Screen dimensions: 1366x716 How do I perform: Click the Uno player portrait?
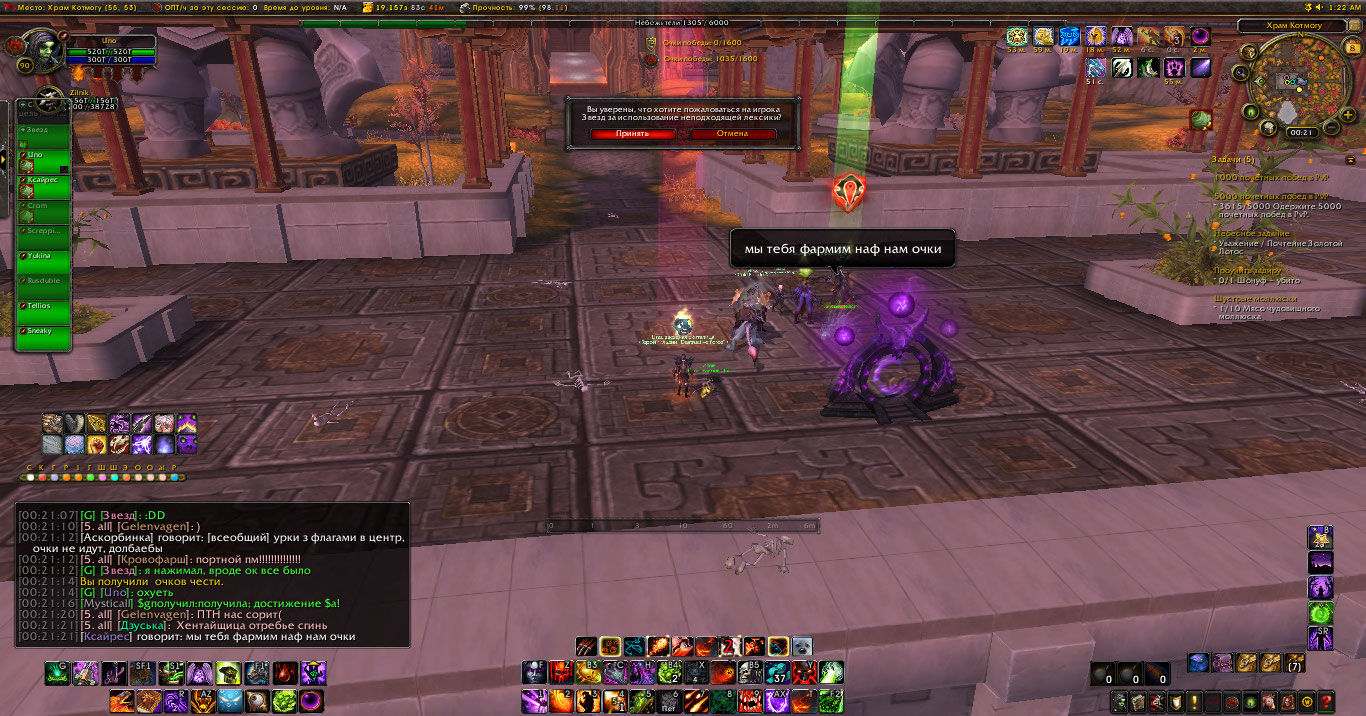click(x=40, y=51)
